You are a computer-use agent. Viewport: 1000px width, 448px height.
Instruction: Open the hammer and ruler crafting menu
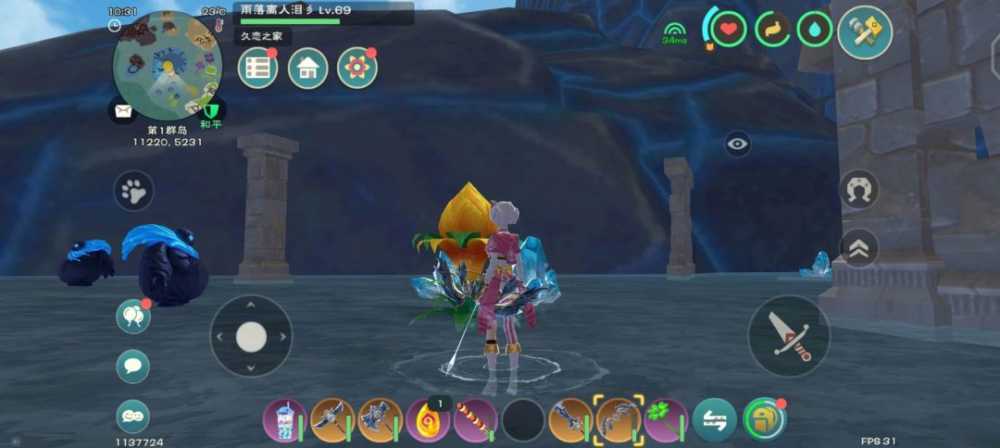[864, 32]
